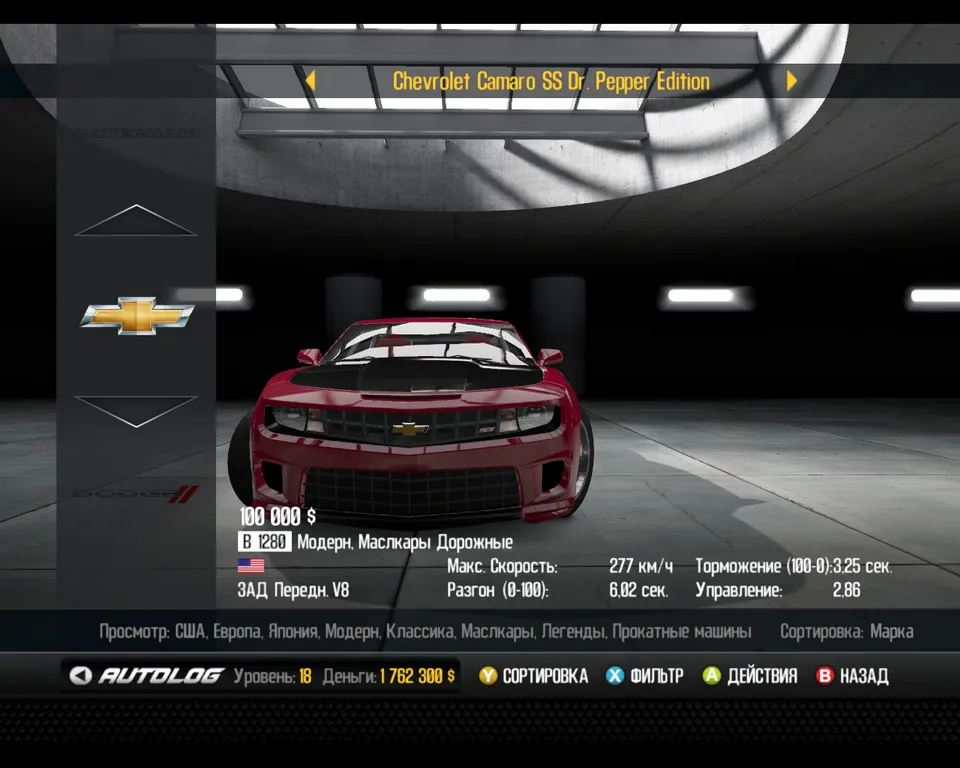Open the Autolog panel
The height and width of the screenshot is (768, 960).
tap(147, 676)
